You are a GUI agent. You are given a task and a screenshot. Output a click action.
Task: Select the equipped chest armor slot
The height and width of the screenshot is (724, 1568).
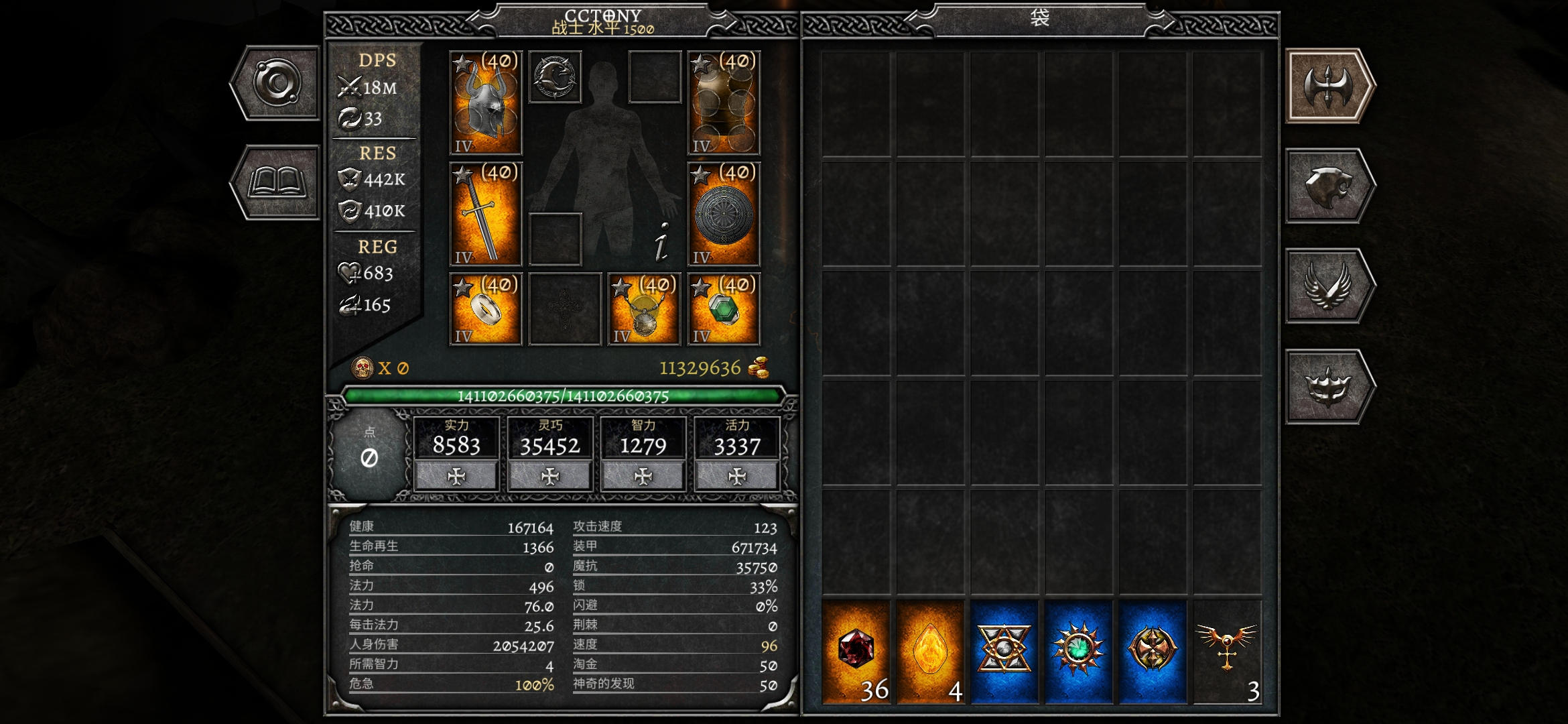tap(724, 103)
